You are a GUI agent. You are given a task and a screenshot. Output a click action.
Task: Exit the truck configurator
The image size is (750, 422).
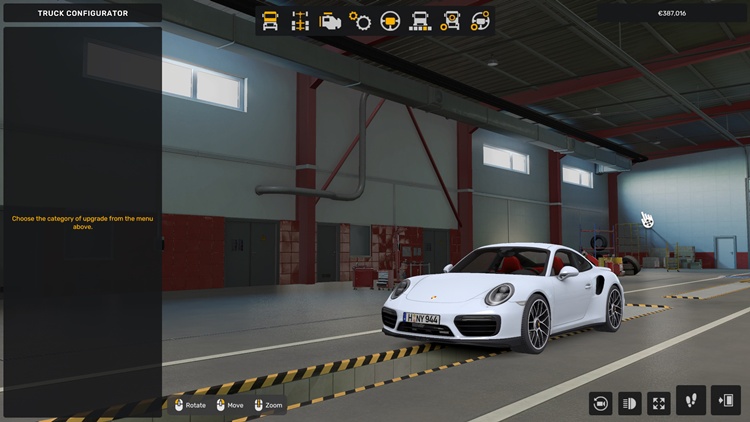point(725,400)
